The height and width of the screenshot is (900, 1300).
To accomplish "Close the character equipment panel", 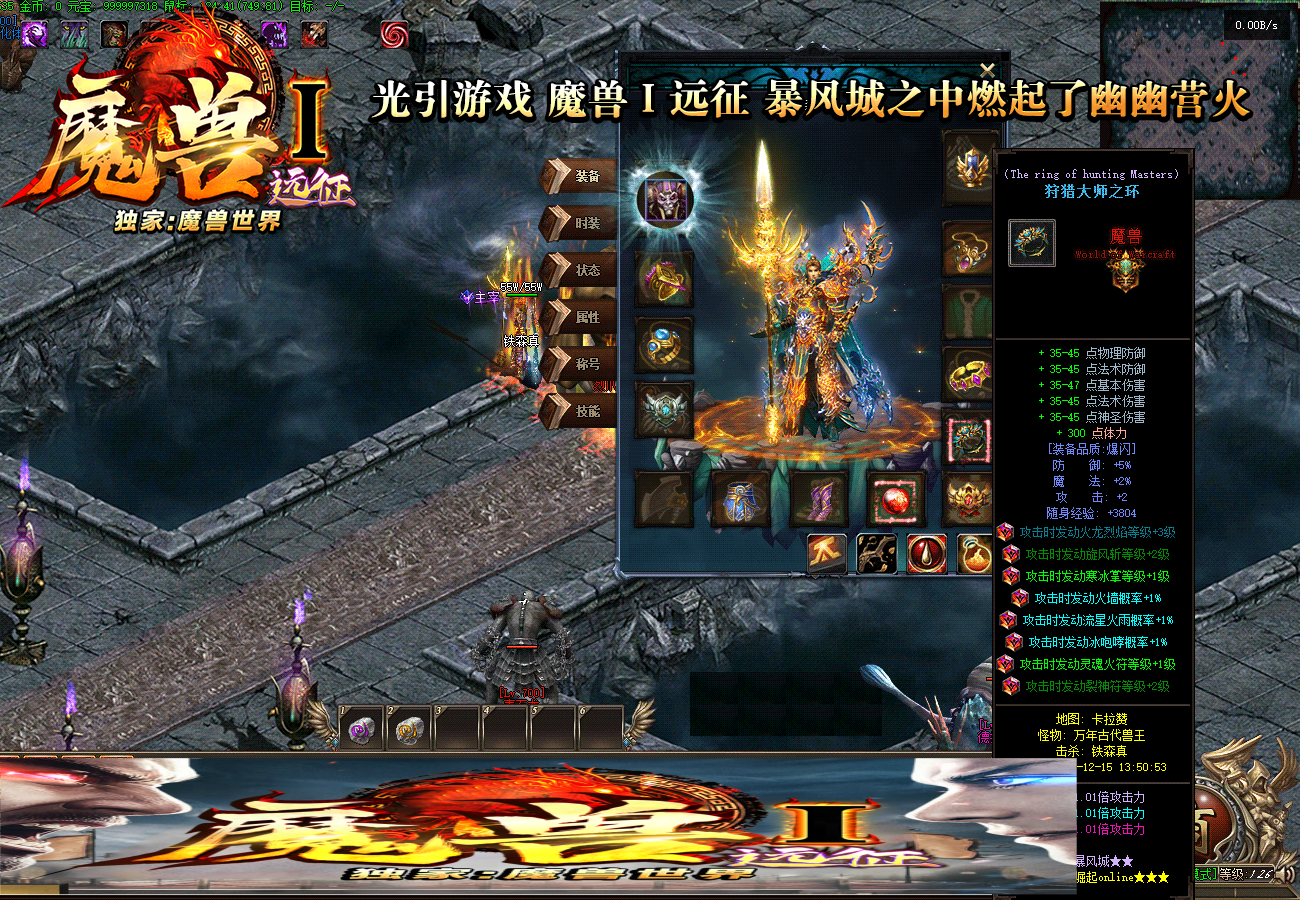I will [x=987, y=70].
